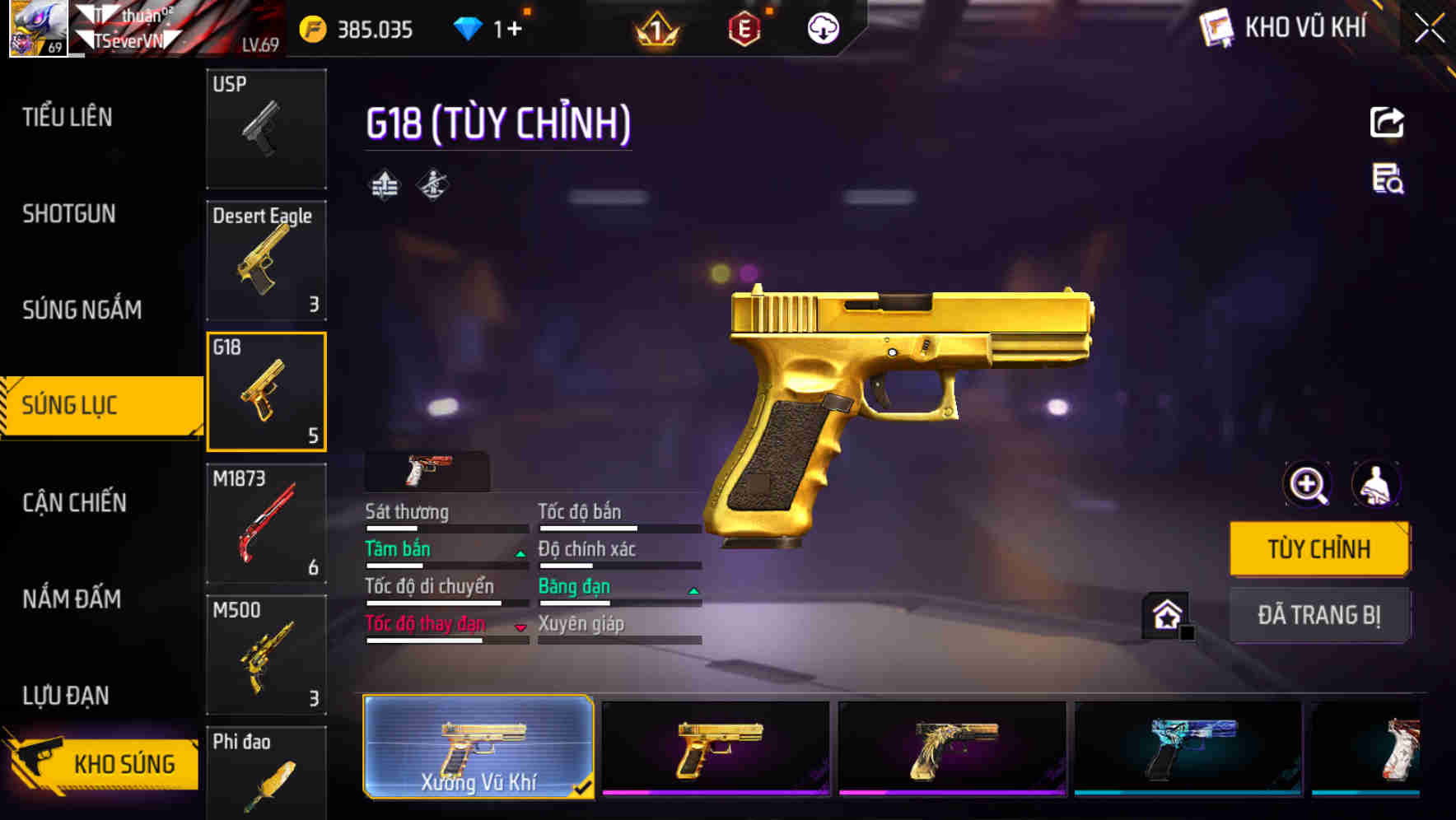The height and width of the screenshot is (820, 1456).
Task: Click the cloud download icon in the top bar
Action: [x=823, y=28]
